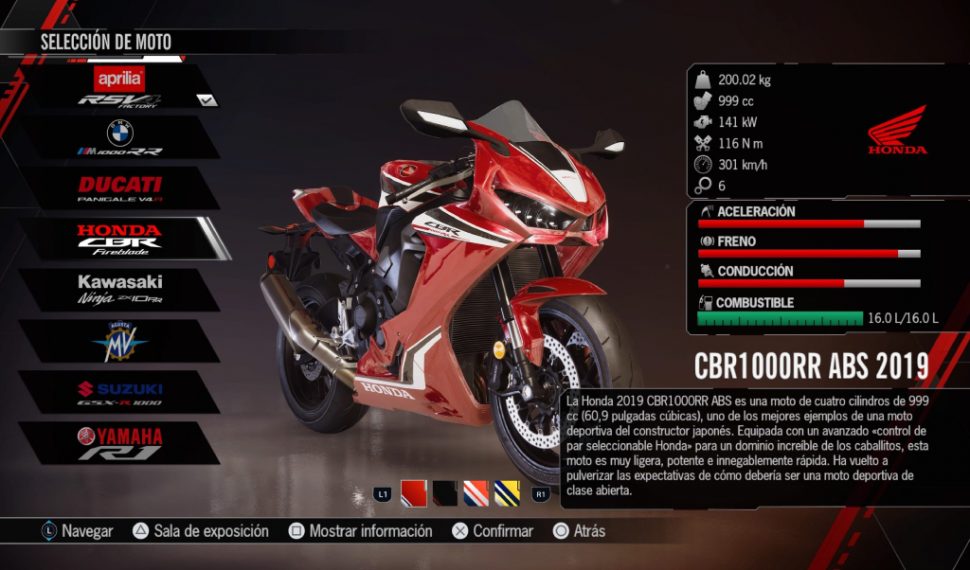This screenshot has width=970, height=570.
Task: Pick the Suzuki GSX-R 1000
Action: tap(120, 392)
